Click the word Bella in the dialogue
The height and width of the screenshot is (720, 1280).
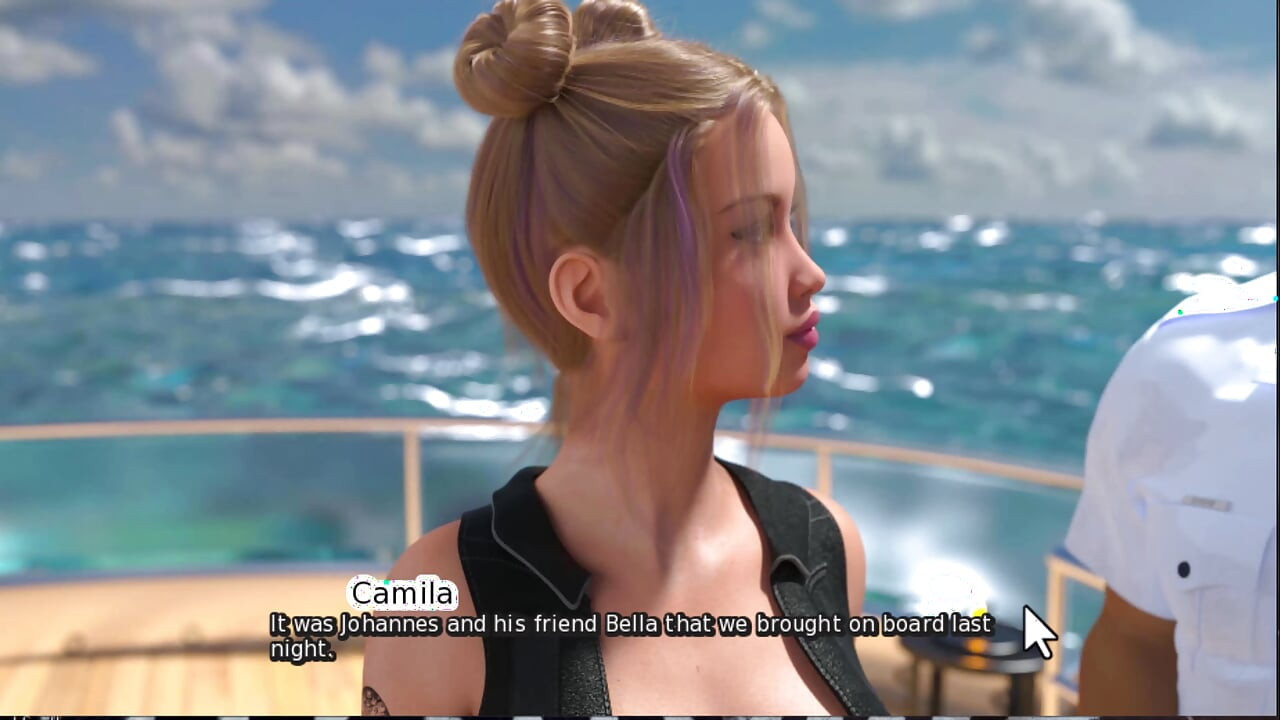point(631,623)
